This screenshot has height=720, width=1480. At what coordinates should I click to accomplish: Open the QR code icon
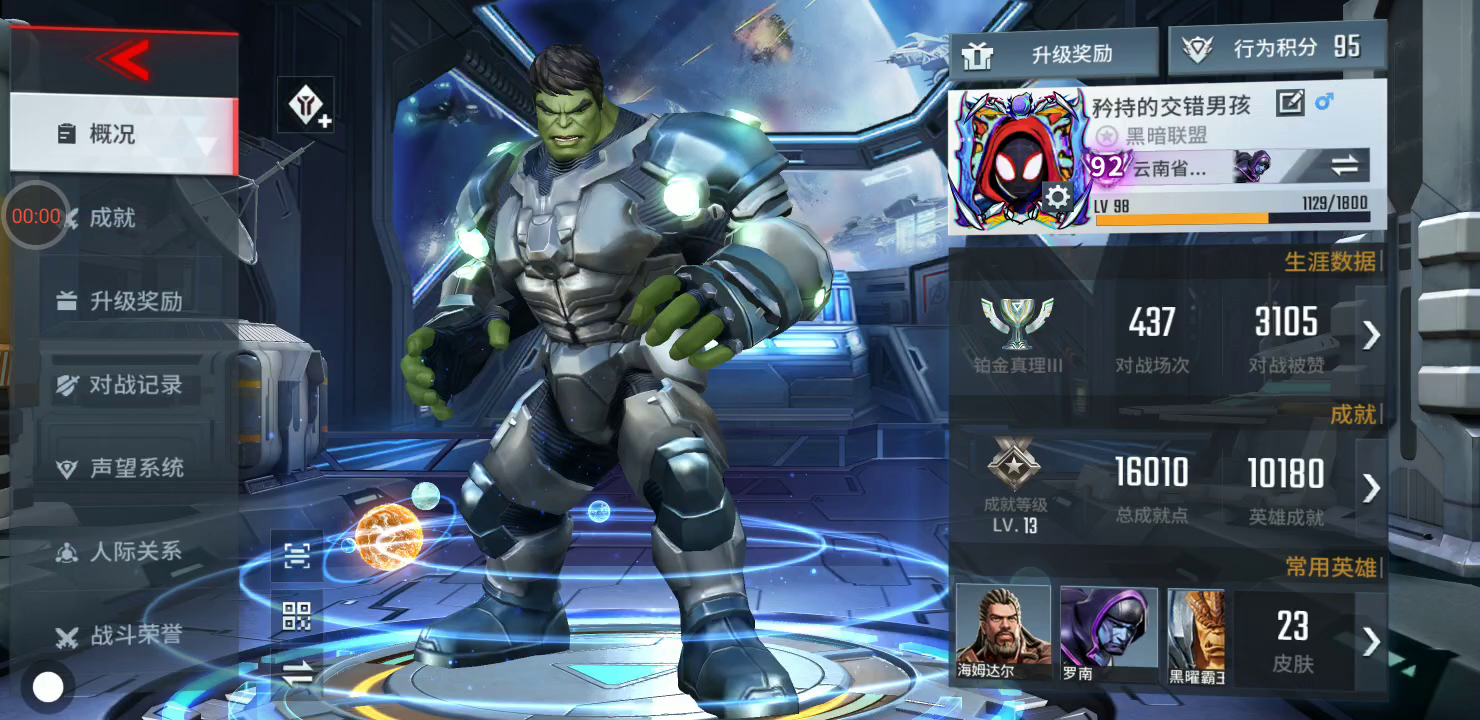click(297, 617)
